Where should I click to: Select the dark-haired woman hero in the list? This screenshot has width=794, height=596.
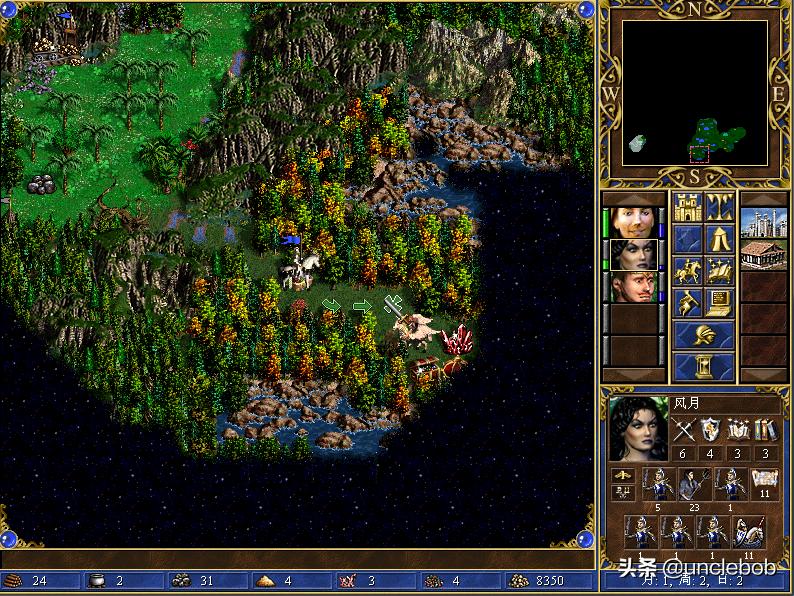coord(634,253)
